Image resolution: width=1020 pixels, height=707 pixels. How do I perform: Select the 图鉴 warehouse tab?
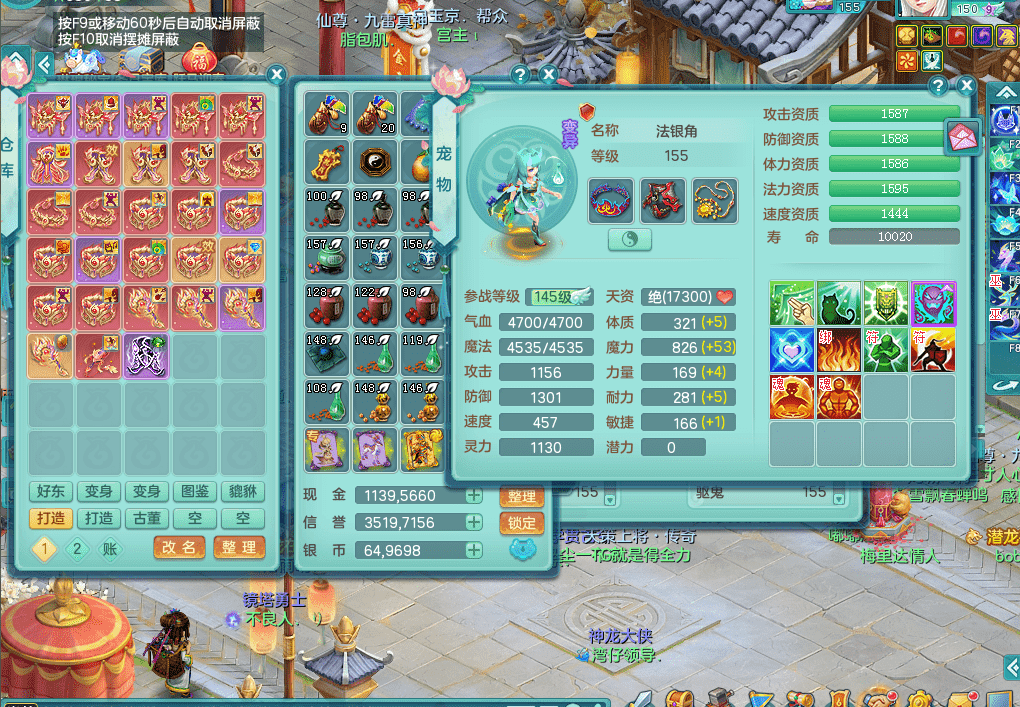click(x=194, y=491)
